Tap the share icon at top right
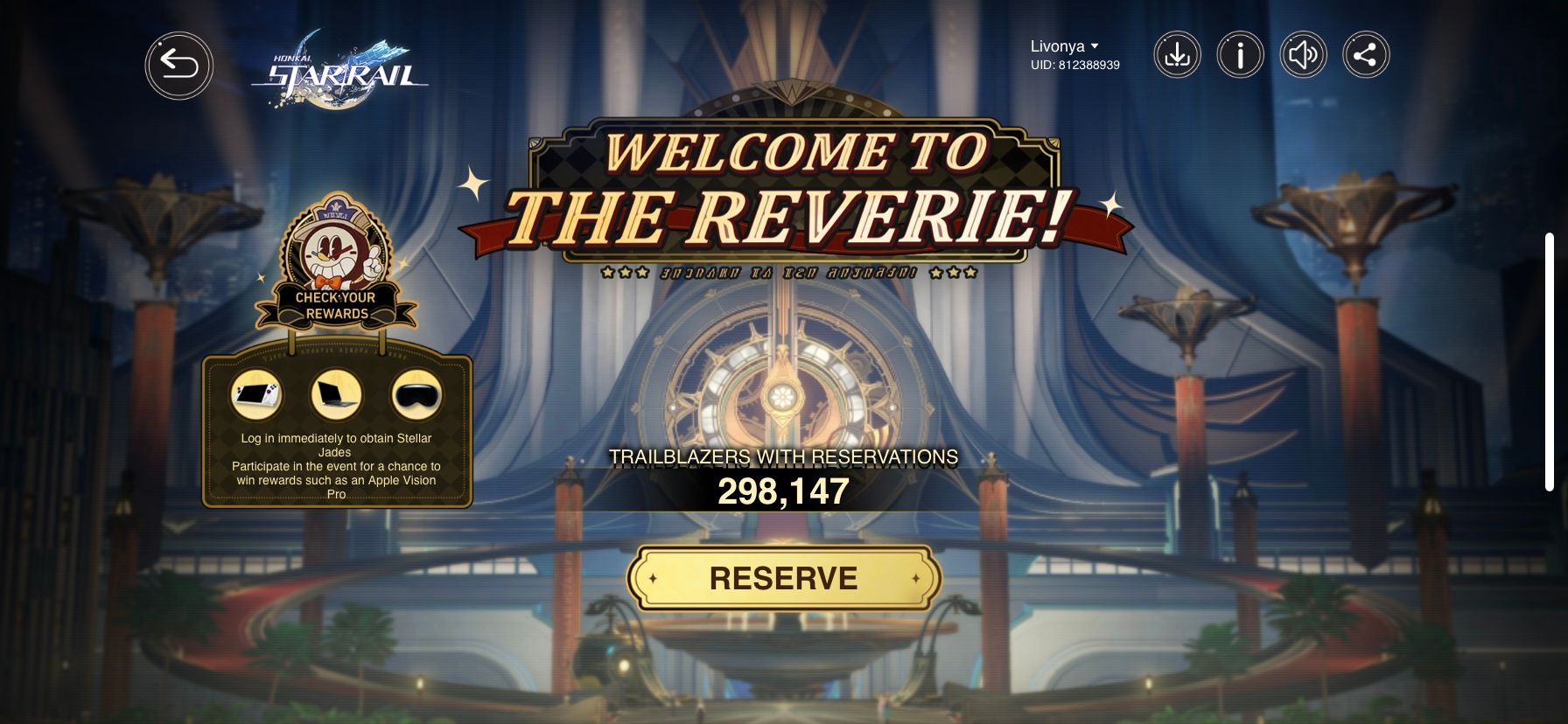 point(1367,54)
